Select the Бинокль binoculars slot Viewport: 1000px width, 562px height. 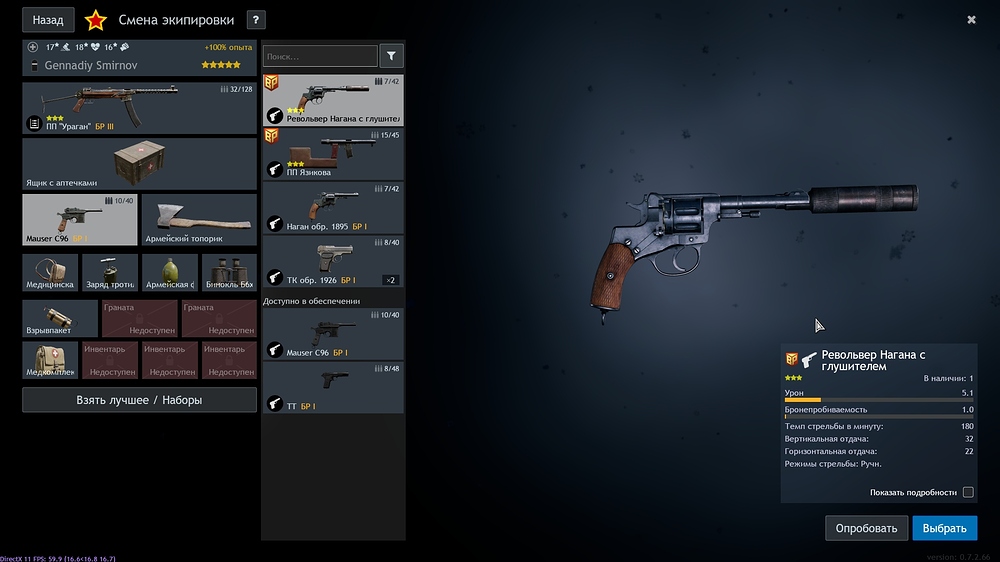[229, 272]
